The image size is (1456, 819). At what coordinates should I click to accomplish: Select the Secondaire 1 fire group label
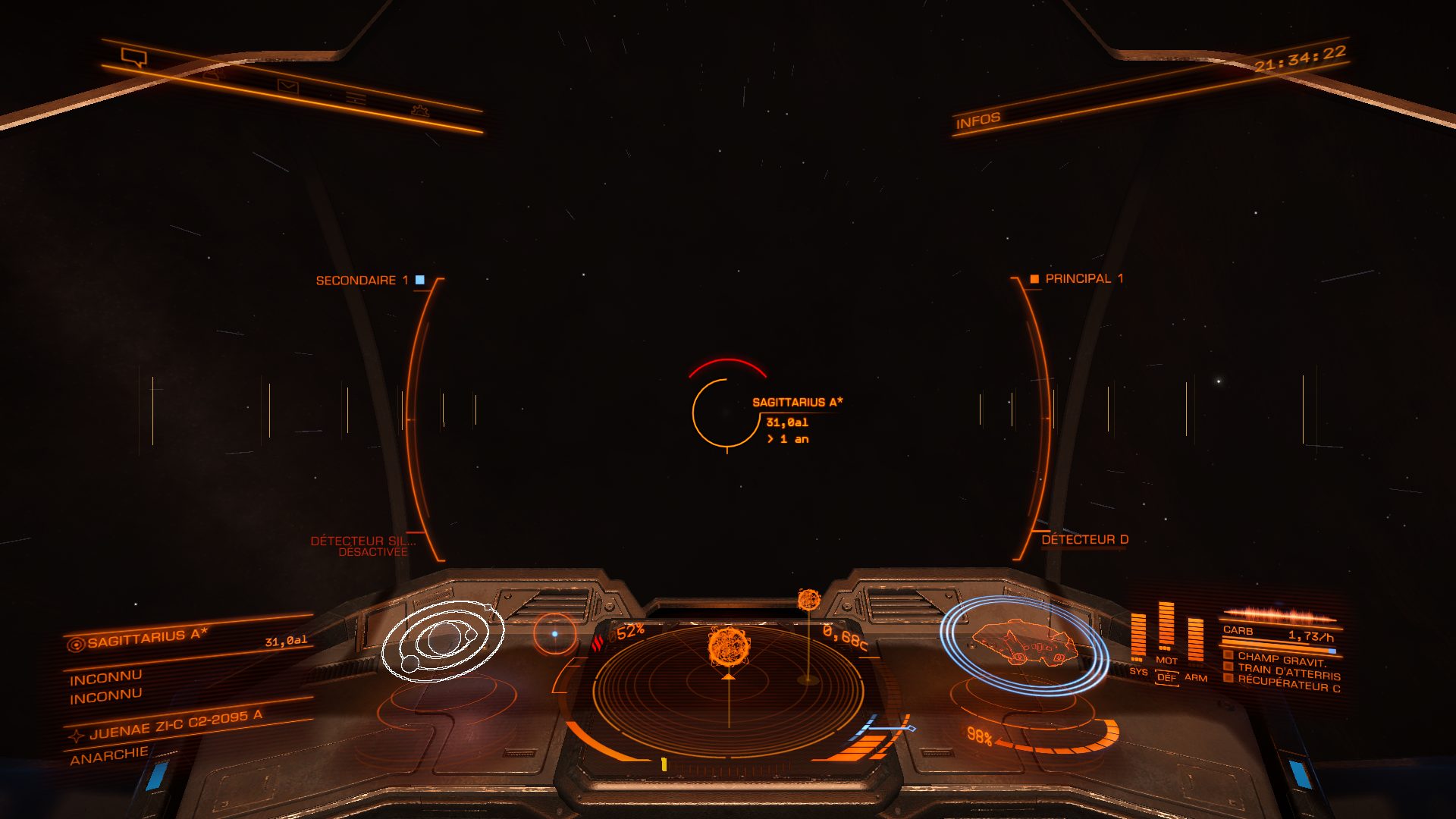362,281
